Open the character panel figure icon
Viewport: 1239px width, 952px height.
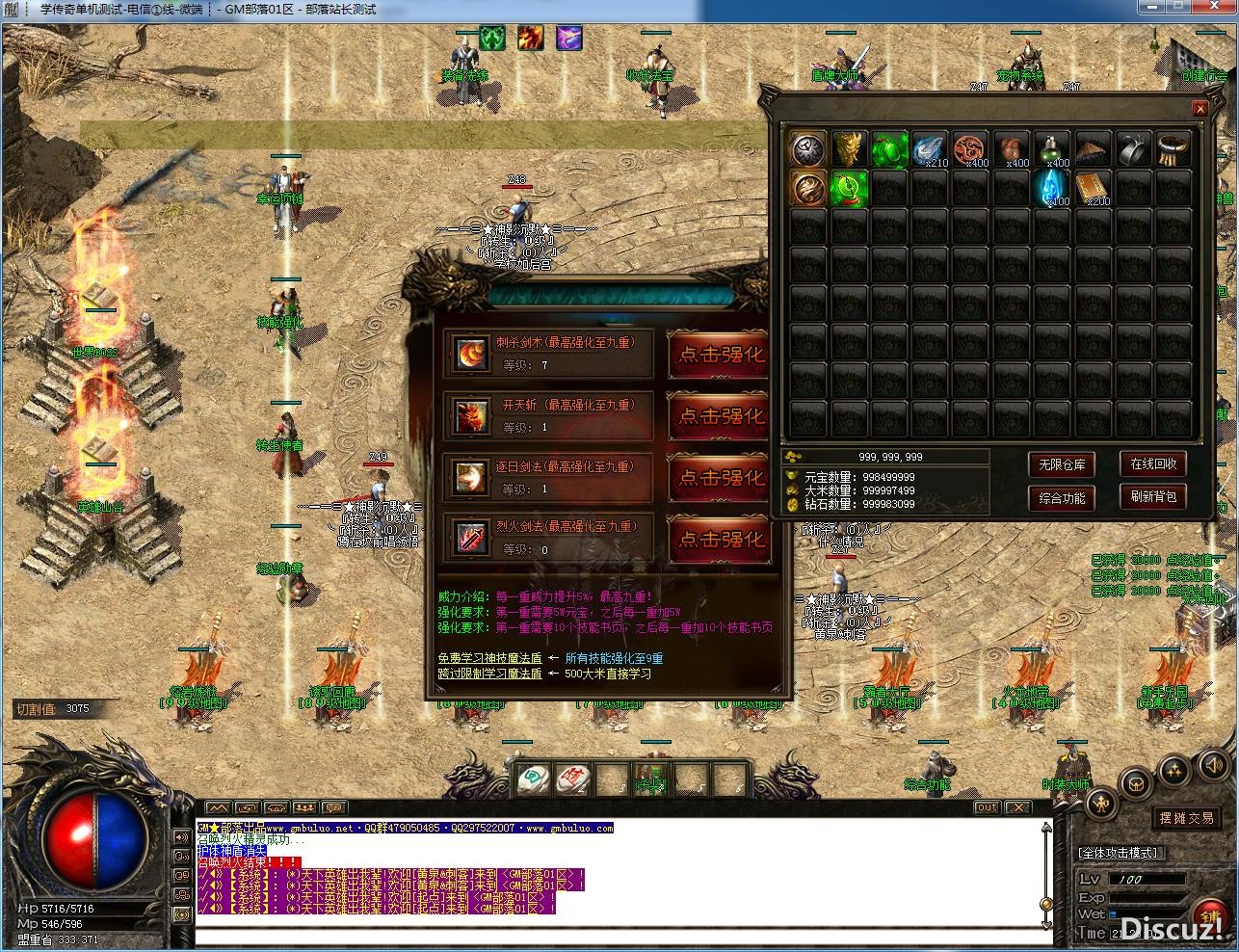pos(1102,803)
